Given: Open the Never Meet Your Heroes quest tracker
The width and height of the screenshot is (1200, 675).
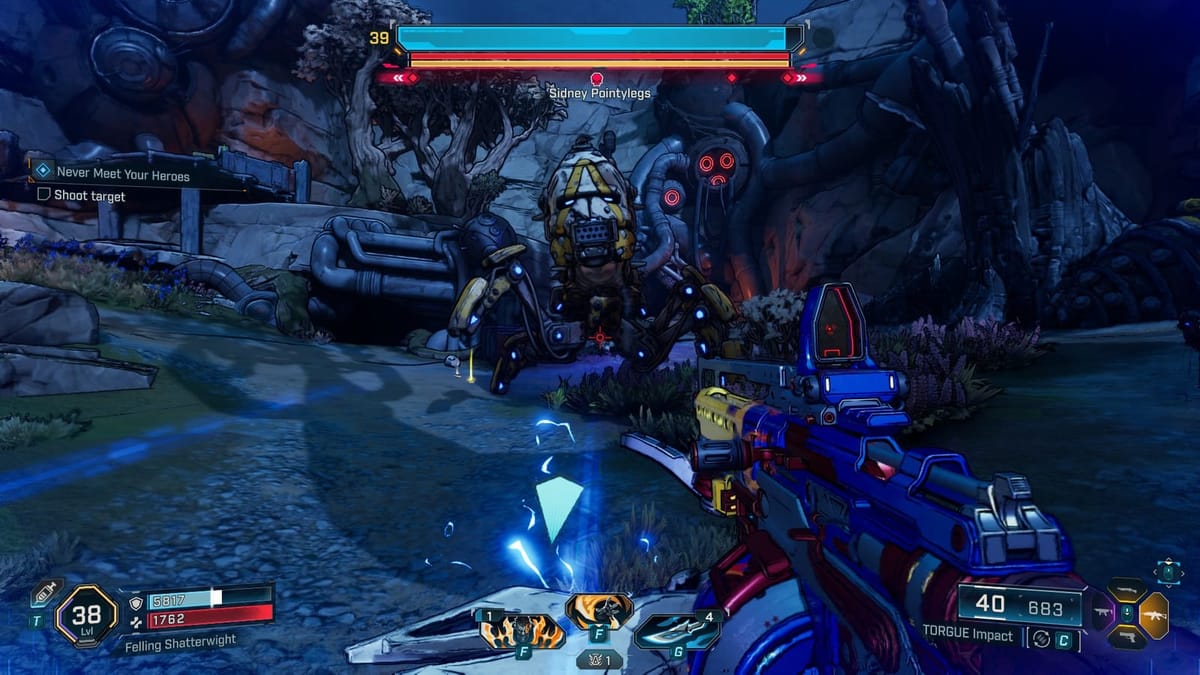Looking at the screenshot, I should (x=123, y=175).
